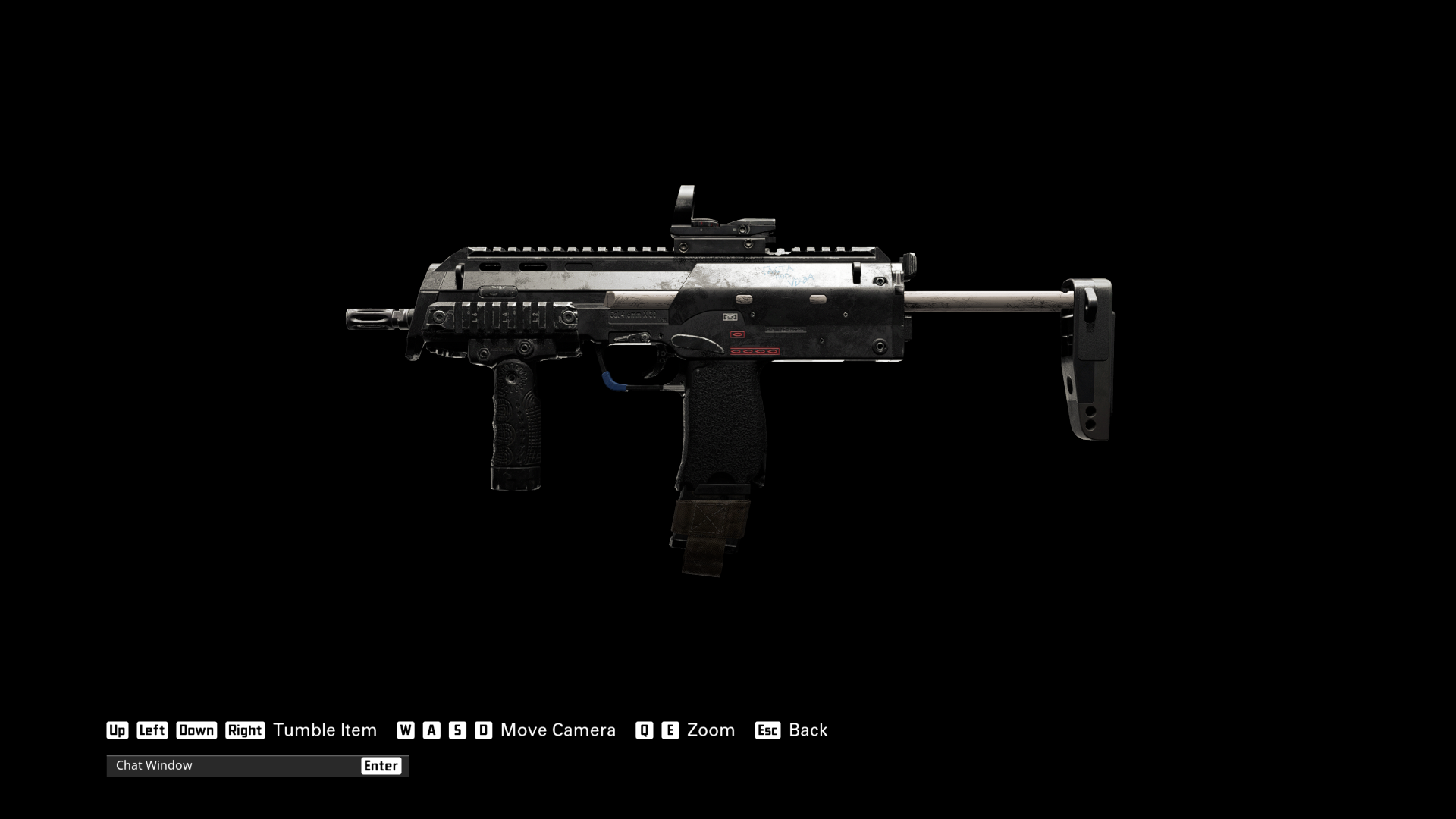Click the S key hint icon
Screen dimensions: 1456x819
click(457, 730)
